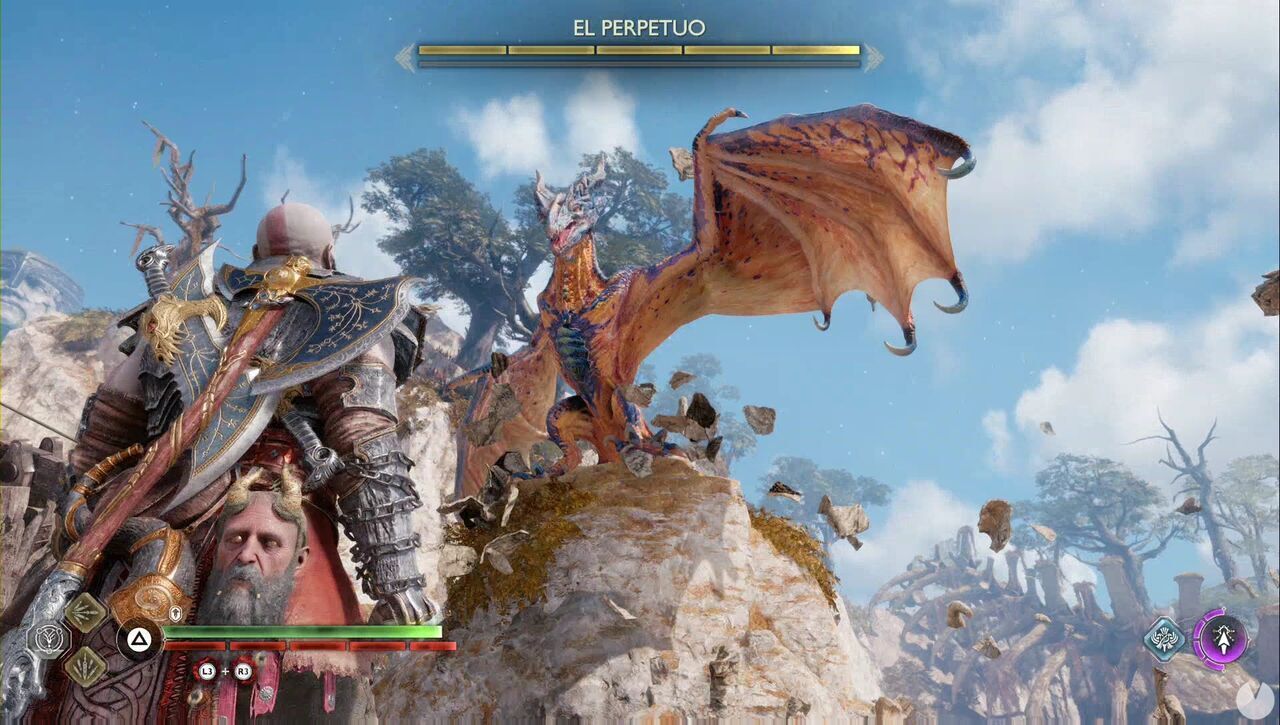This screenshot has width=1280, height=725.
Task: Click the rage activation prompt under Kratos's bars
Action: click(x=223, y=672)
